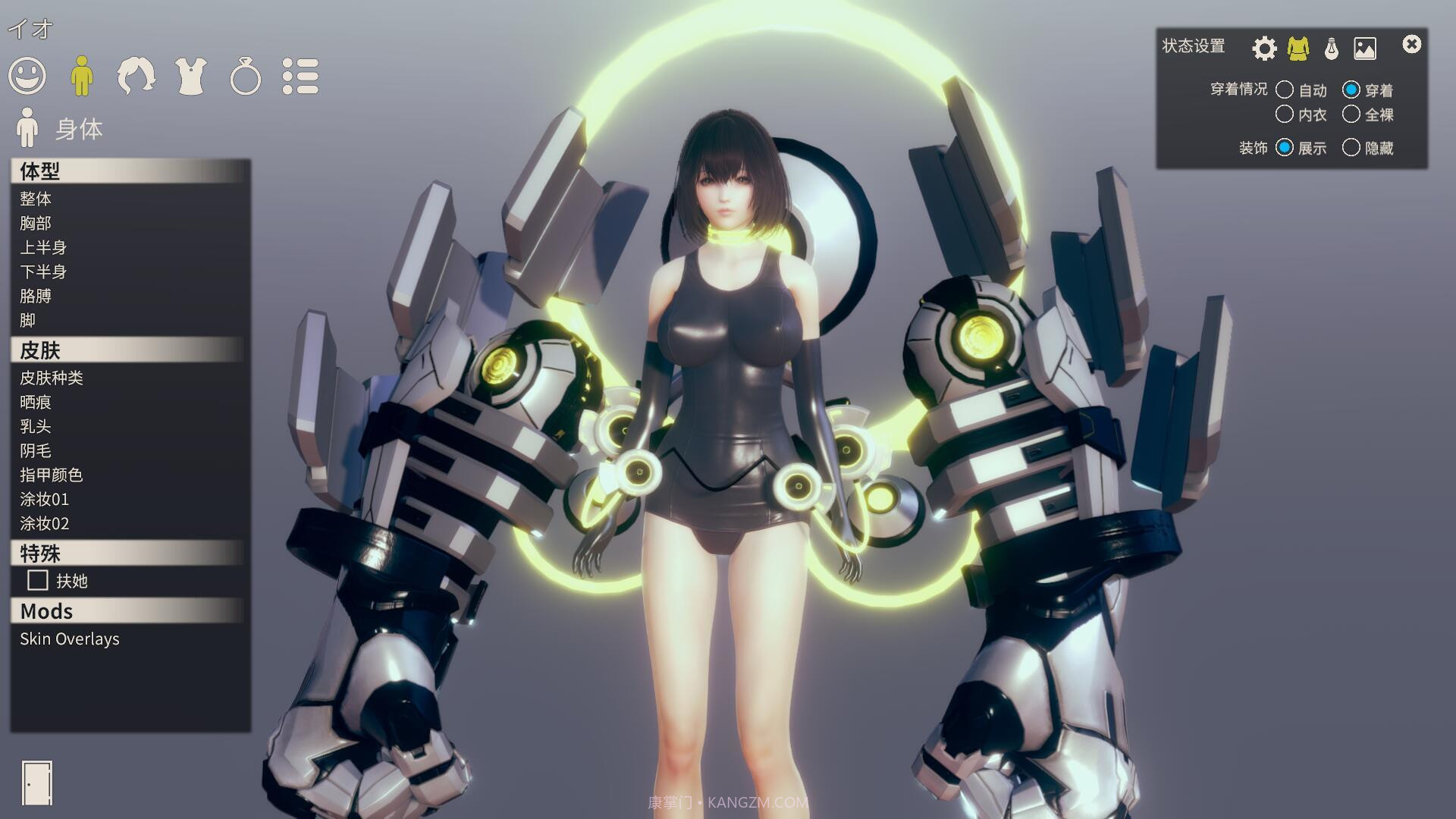Click the gear icon in 状态设置 panel
Screen dimensions: 1456x819
(x=1263, y=47)
